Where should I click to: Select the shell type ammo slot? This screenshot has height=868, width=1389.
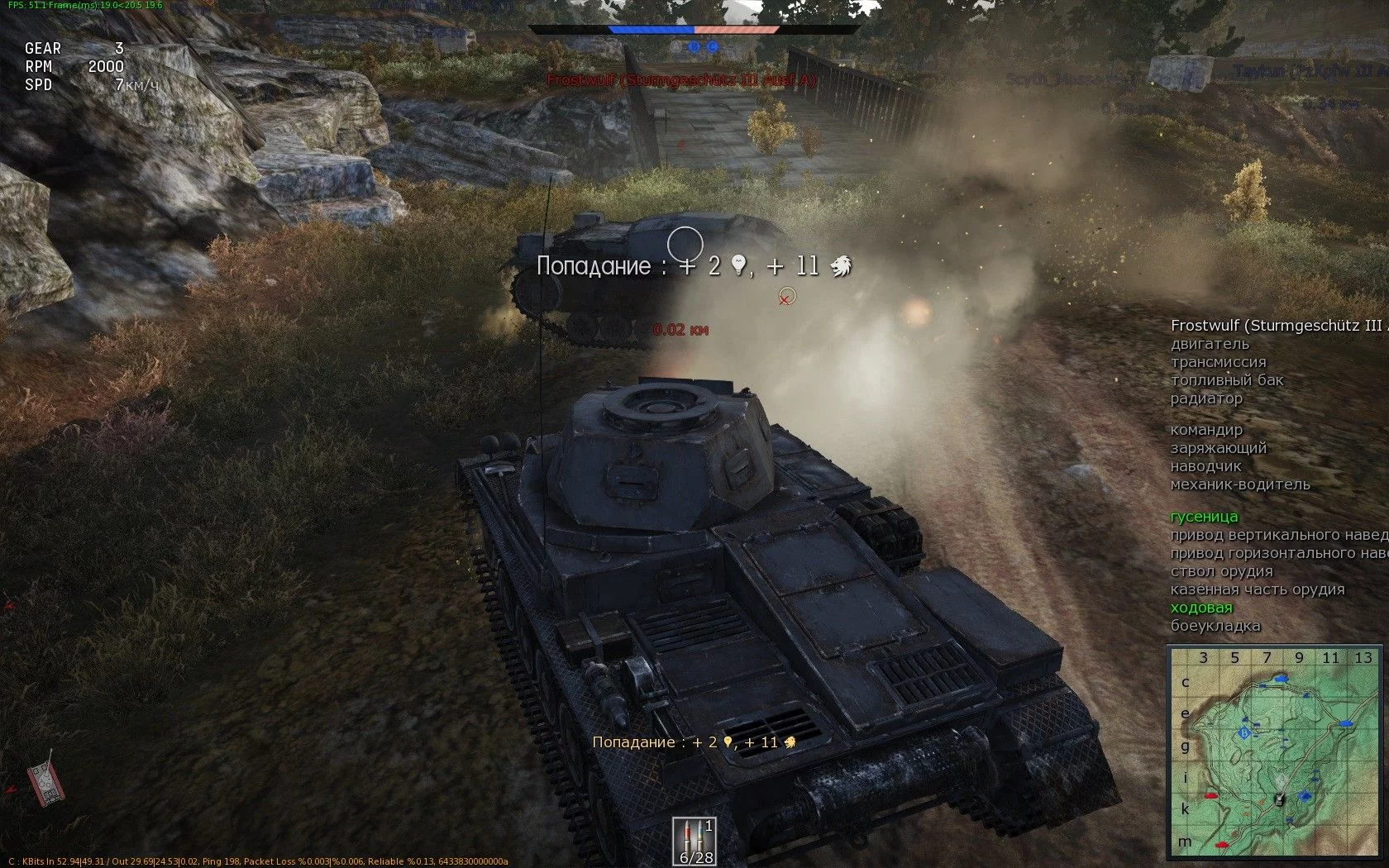693,840
